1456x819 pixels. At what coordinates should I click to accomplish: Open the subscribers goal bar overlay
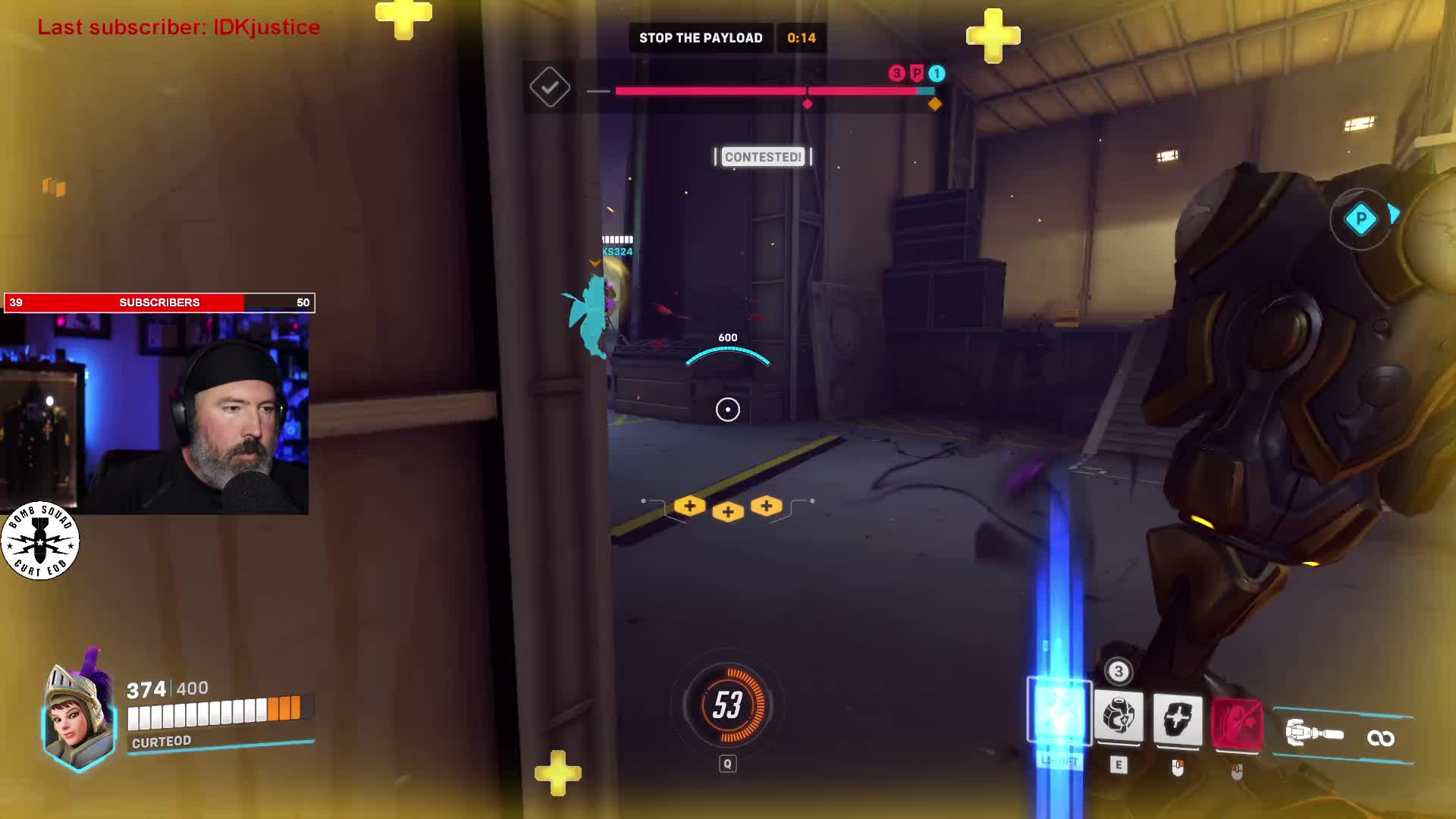pyautogui.click(x=159, y=303)
